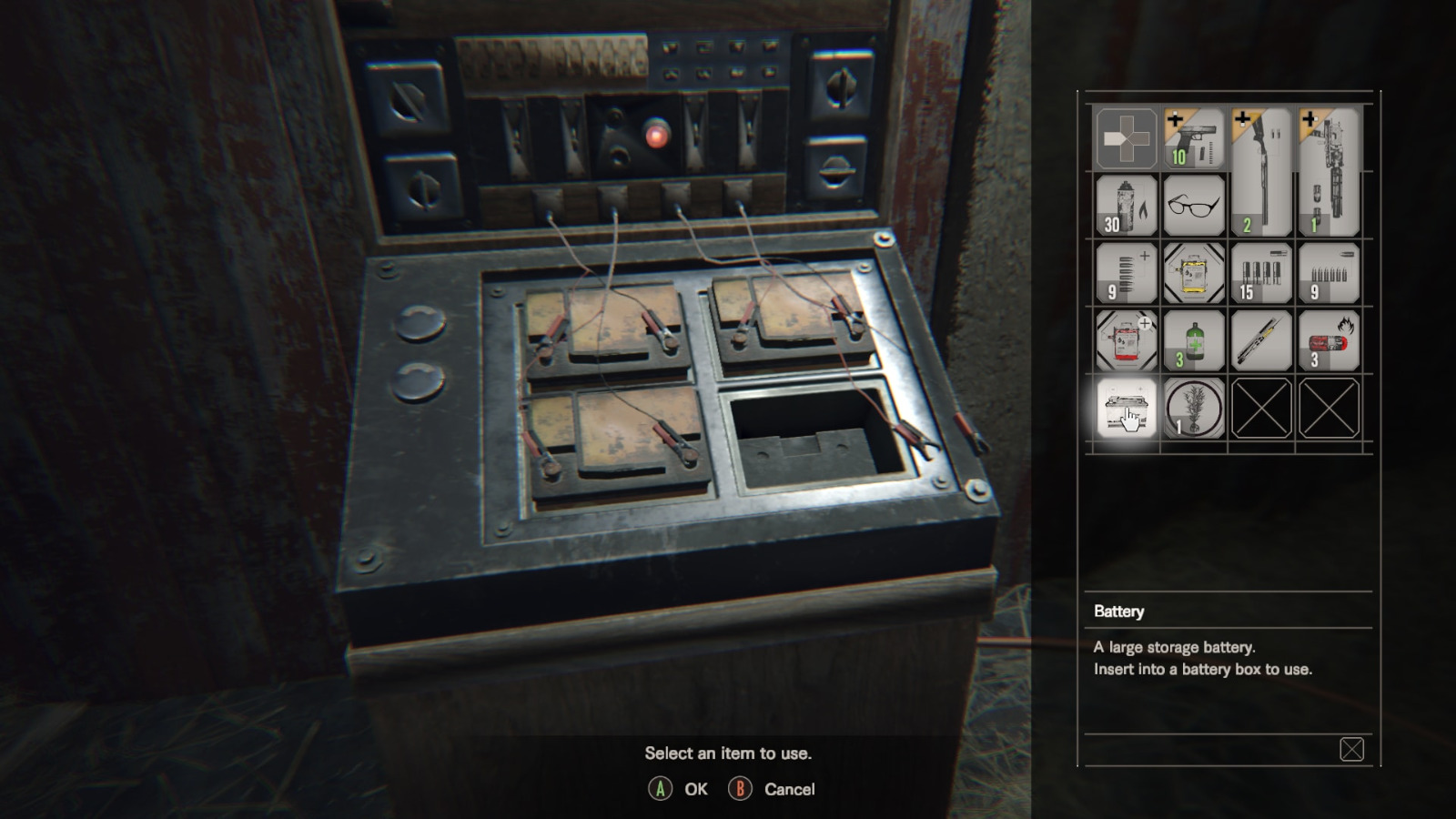Click the d-pad shortcut slot

(1127, 138)
